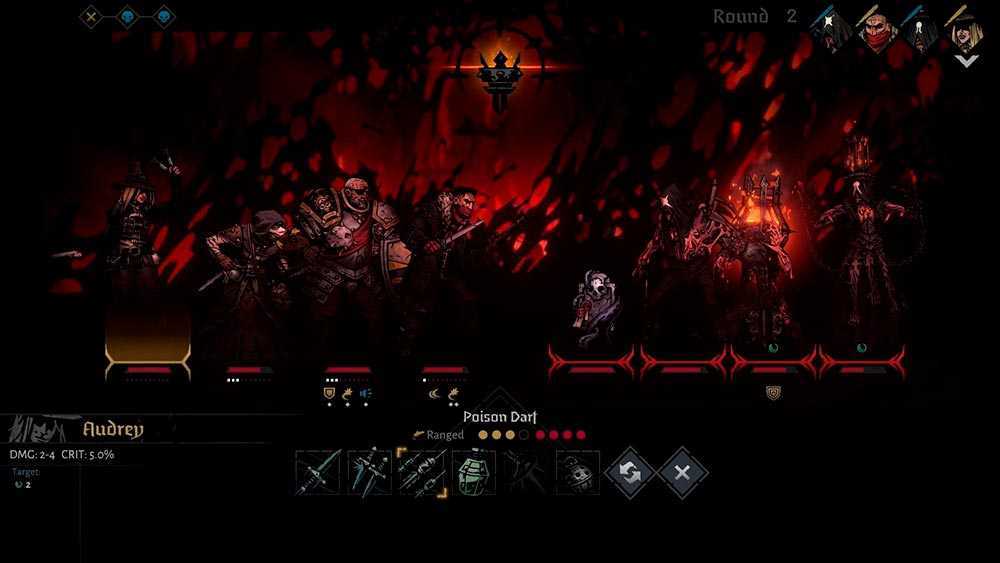Viewport: 1000px width, 563px height.
Task: Select the Poison Dart skill
Action: [x=422, y=472]
